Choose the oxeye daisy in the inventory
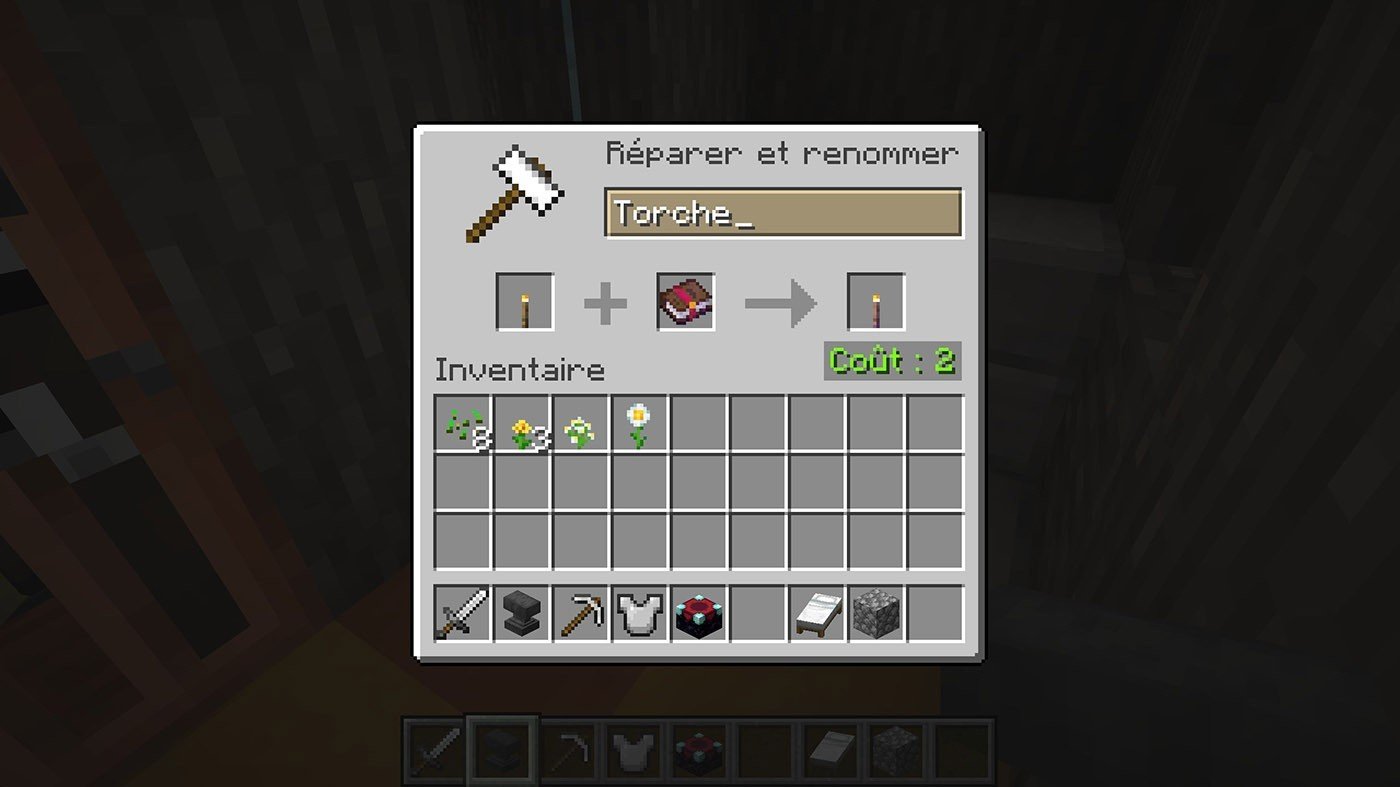 pos(640,424)
